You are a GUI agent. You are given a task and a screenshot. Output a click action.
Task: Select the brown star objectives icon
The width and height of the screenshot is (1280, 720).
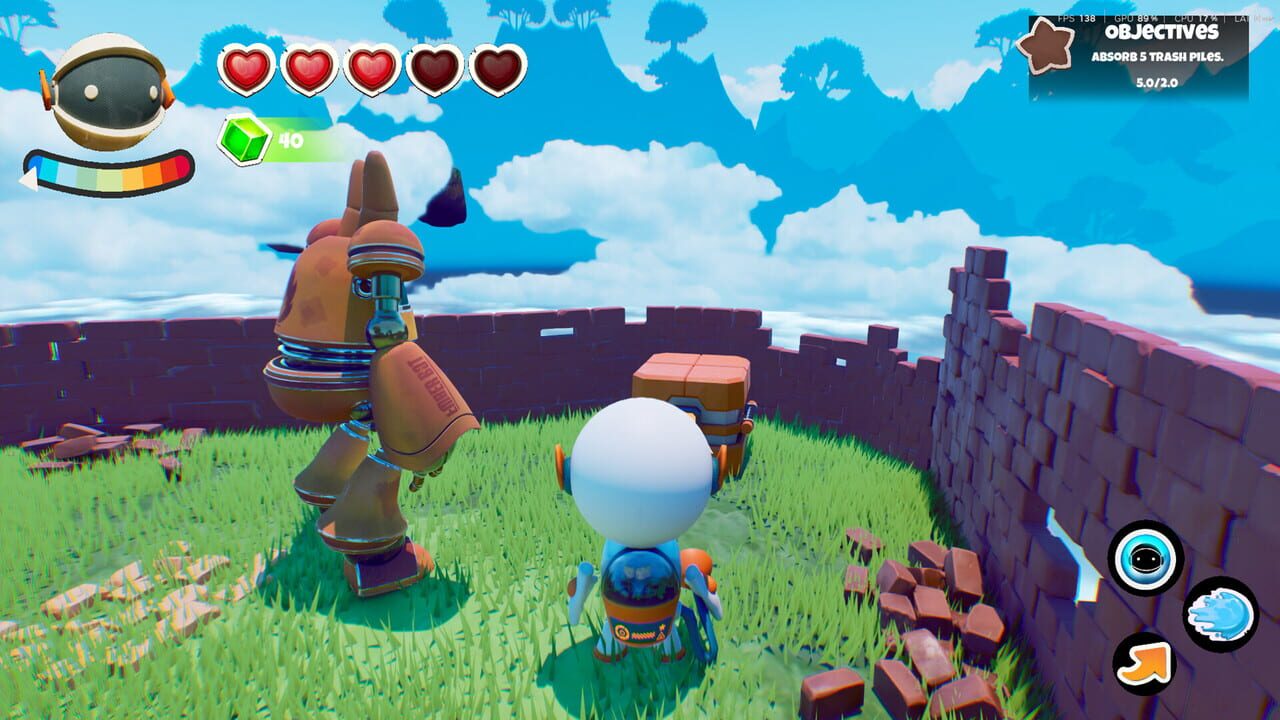[1048, 48]
